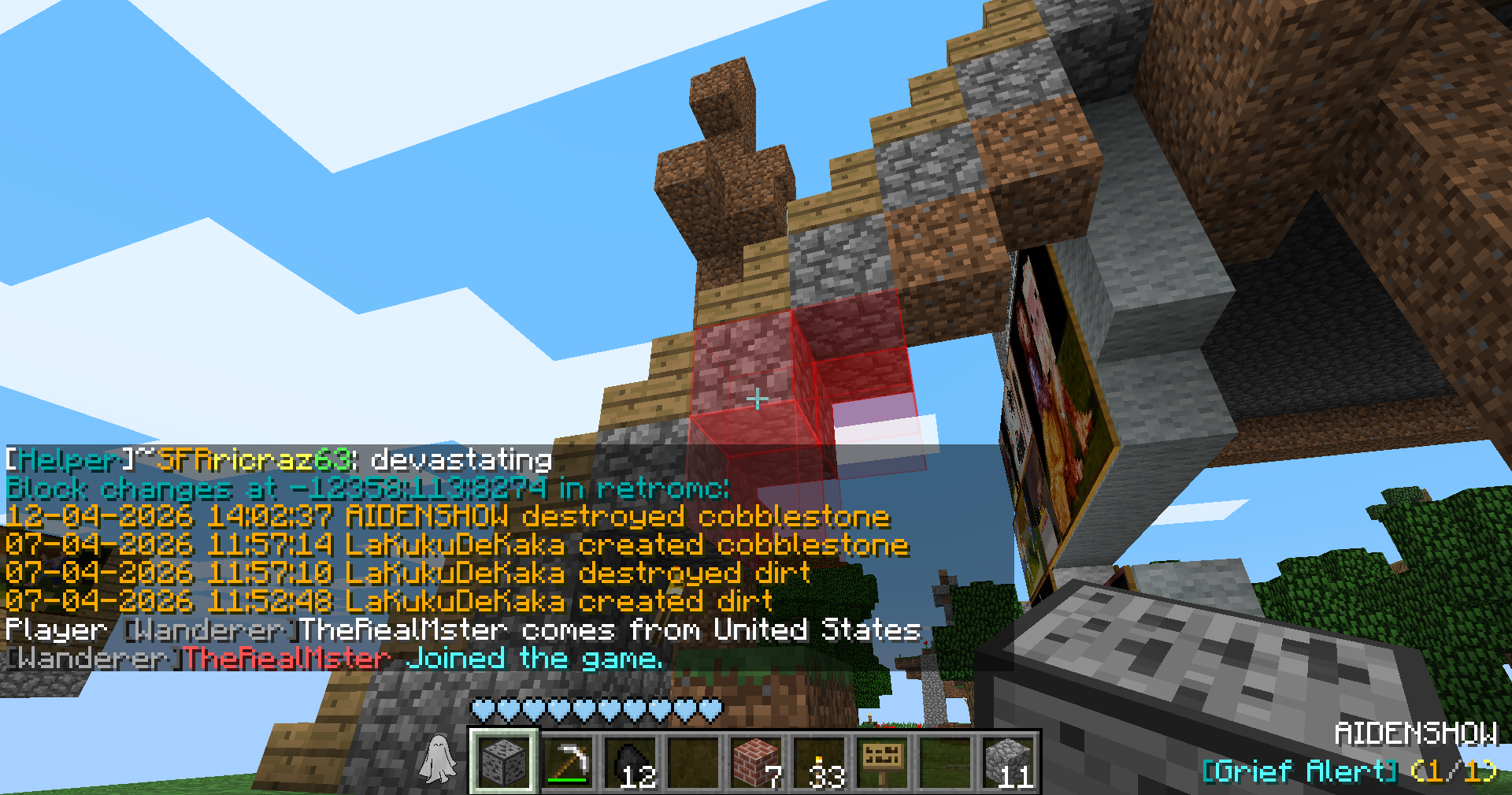Click TheRealMster joined the game message
1512x795 pixels.
coord(334,659)
